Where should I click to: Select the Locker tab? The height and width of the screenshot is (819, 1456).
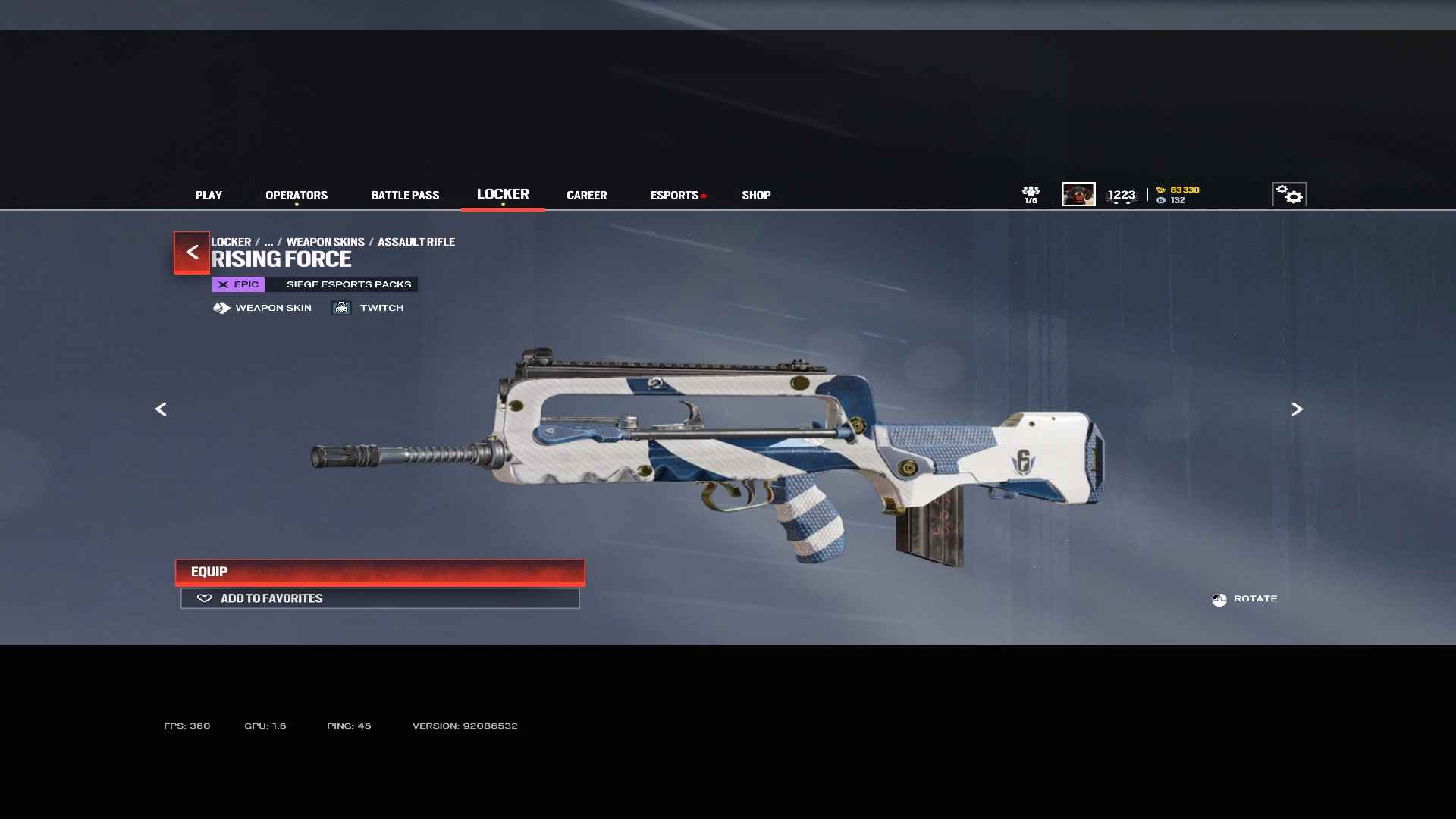tap(503, 194)
